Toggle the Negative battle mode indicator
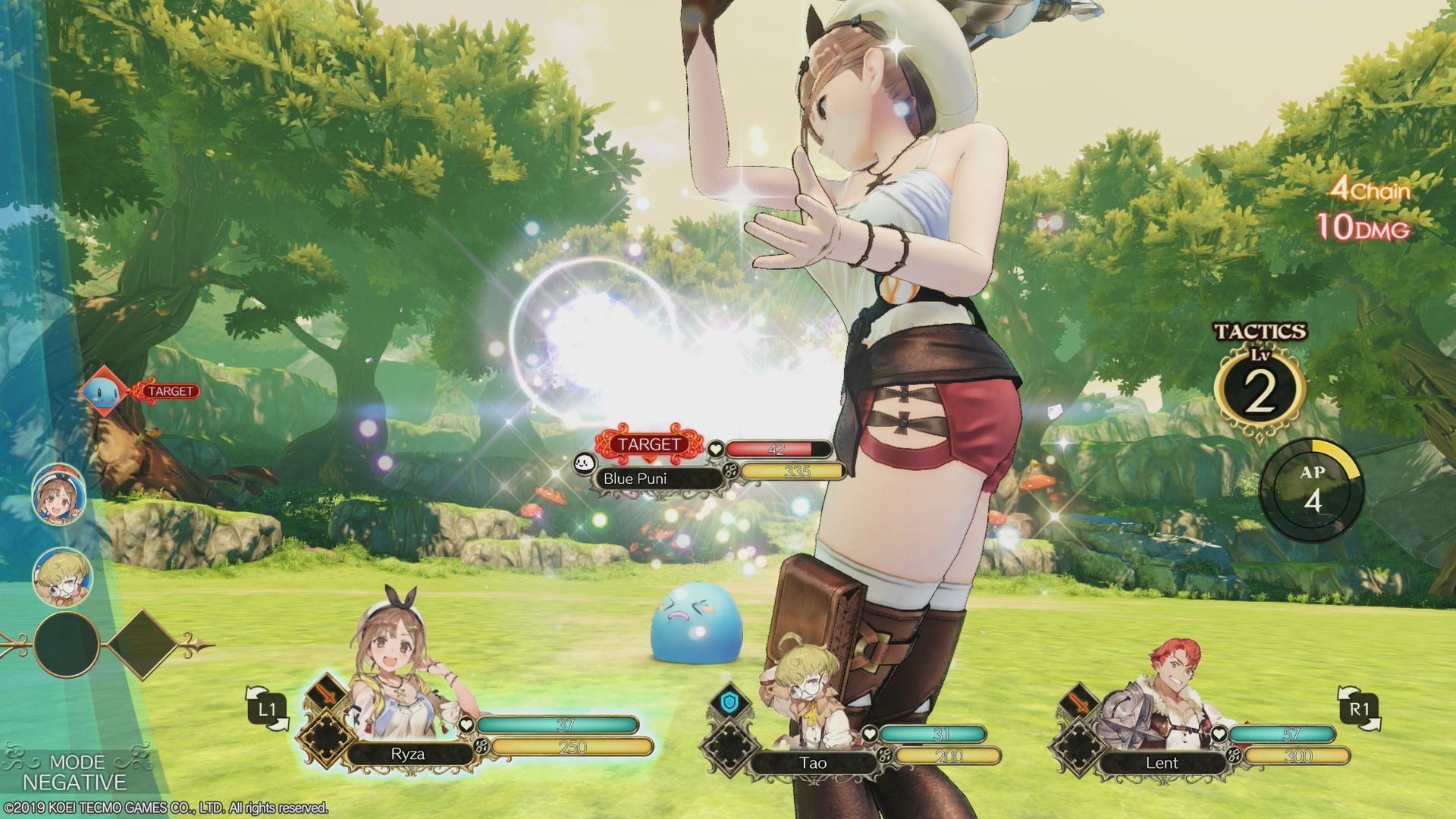Viewport: 1456px width, 819px height. (x=76, y=772)
